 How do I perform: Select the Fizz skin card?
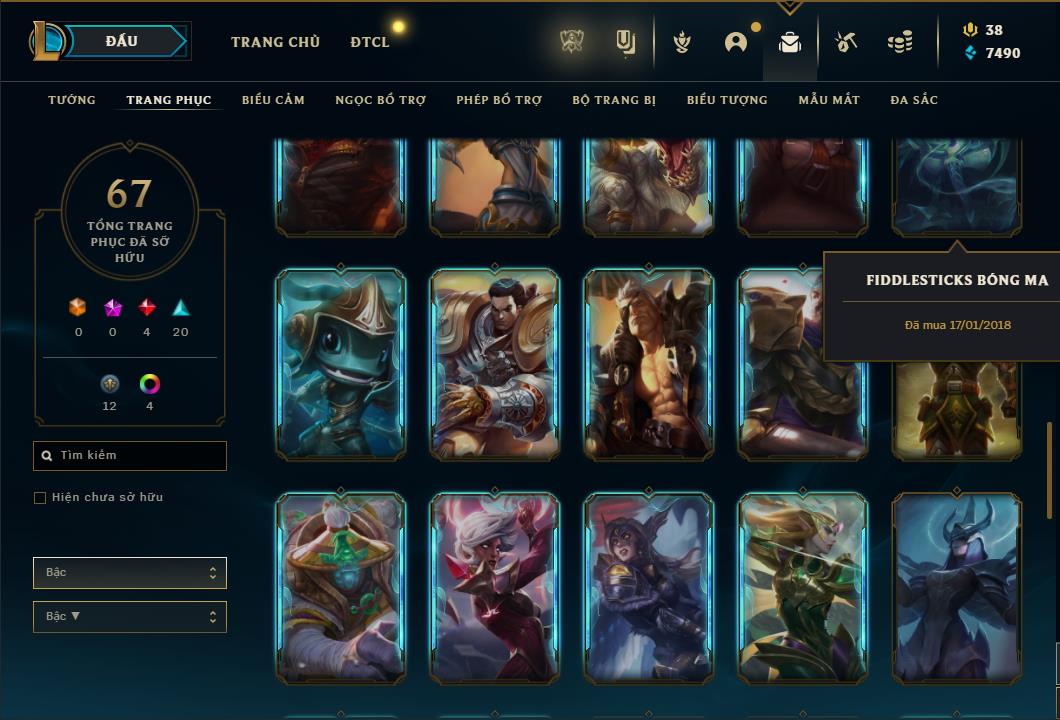tap(340, 365)
